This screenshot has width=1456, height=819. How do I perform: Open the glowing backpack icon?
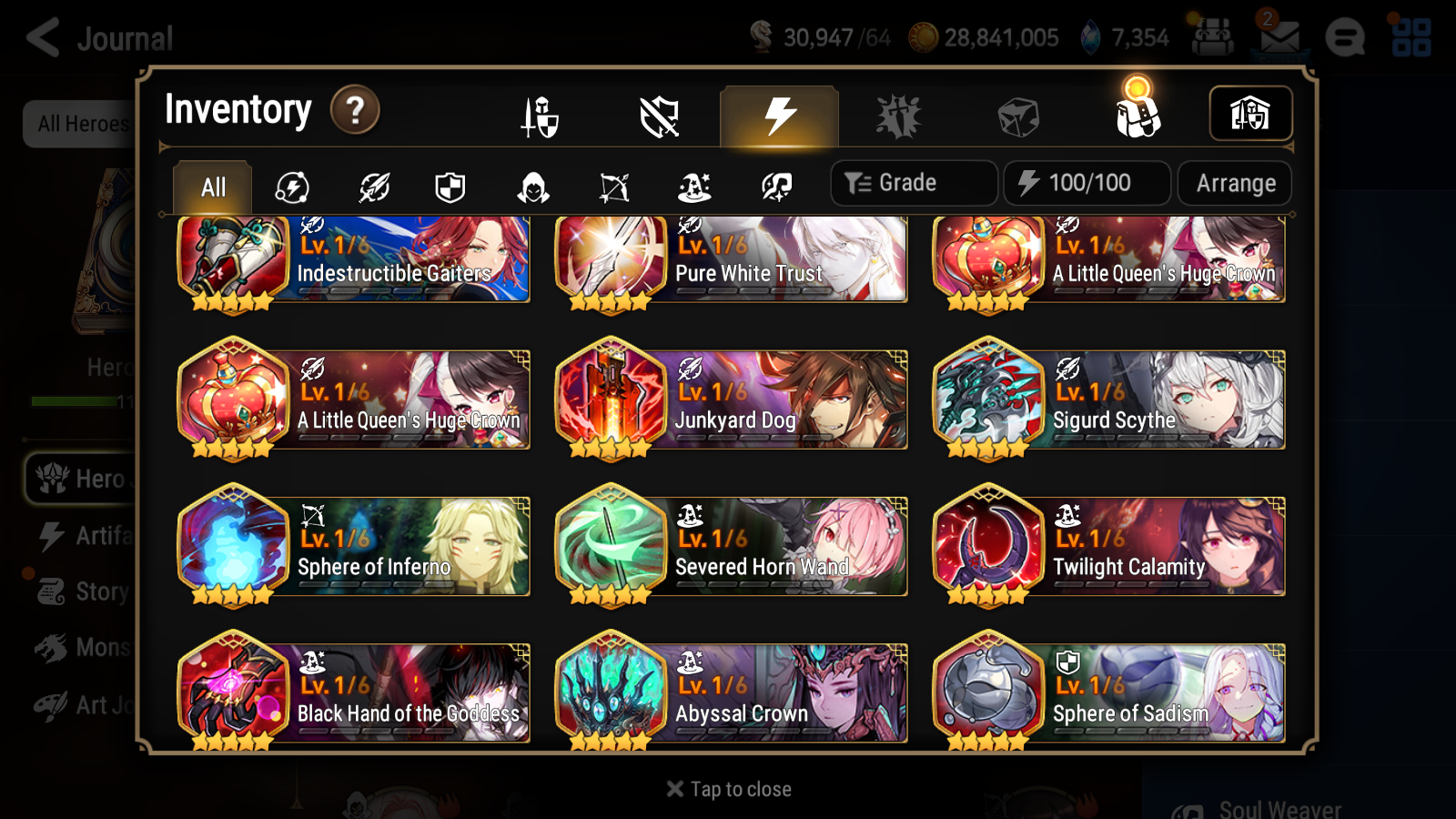(x=1140, y=116)
